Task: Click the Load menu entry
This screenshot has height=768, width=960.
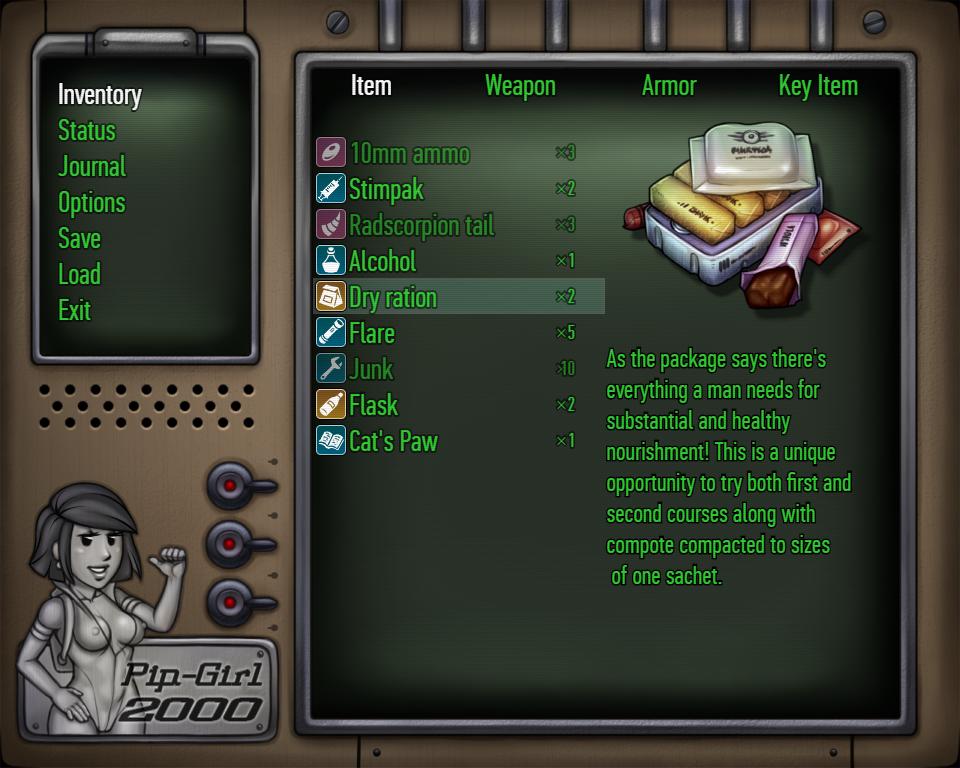Action: coord(79,275)
